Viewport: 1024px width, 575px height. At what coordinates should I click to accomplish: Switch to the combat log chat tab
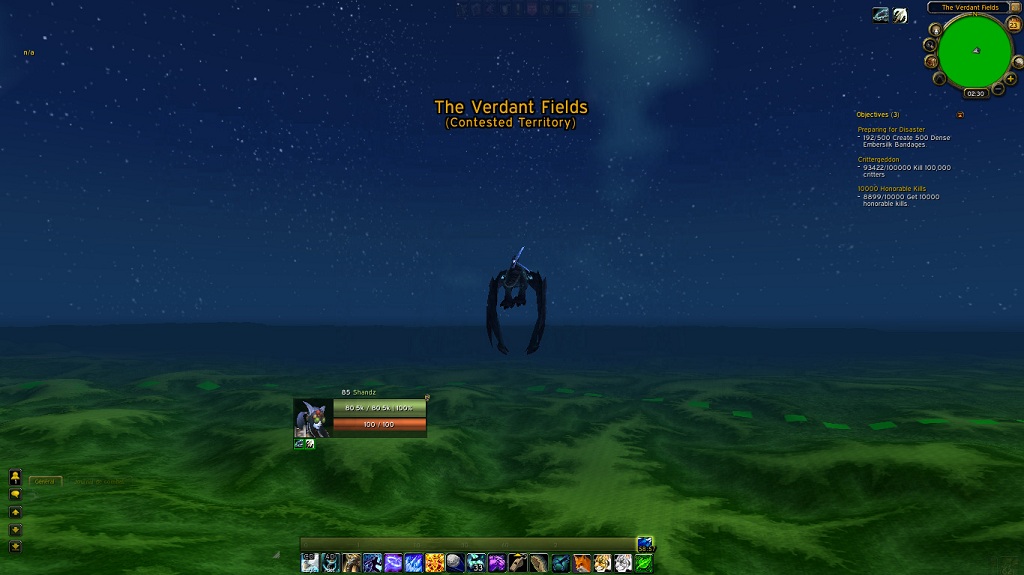[98, 481]
